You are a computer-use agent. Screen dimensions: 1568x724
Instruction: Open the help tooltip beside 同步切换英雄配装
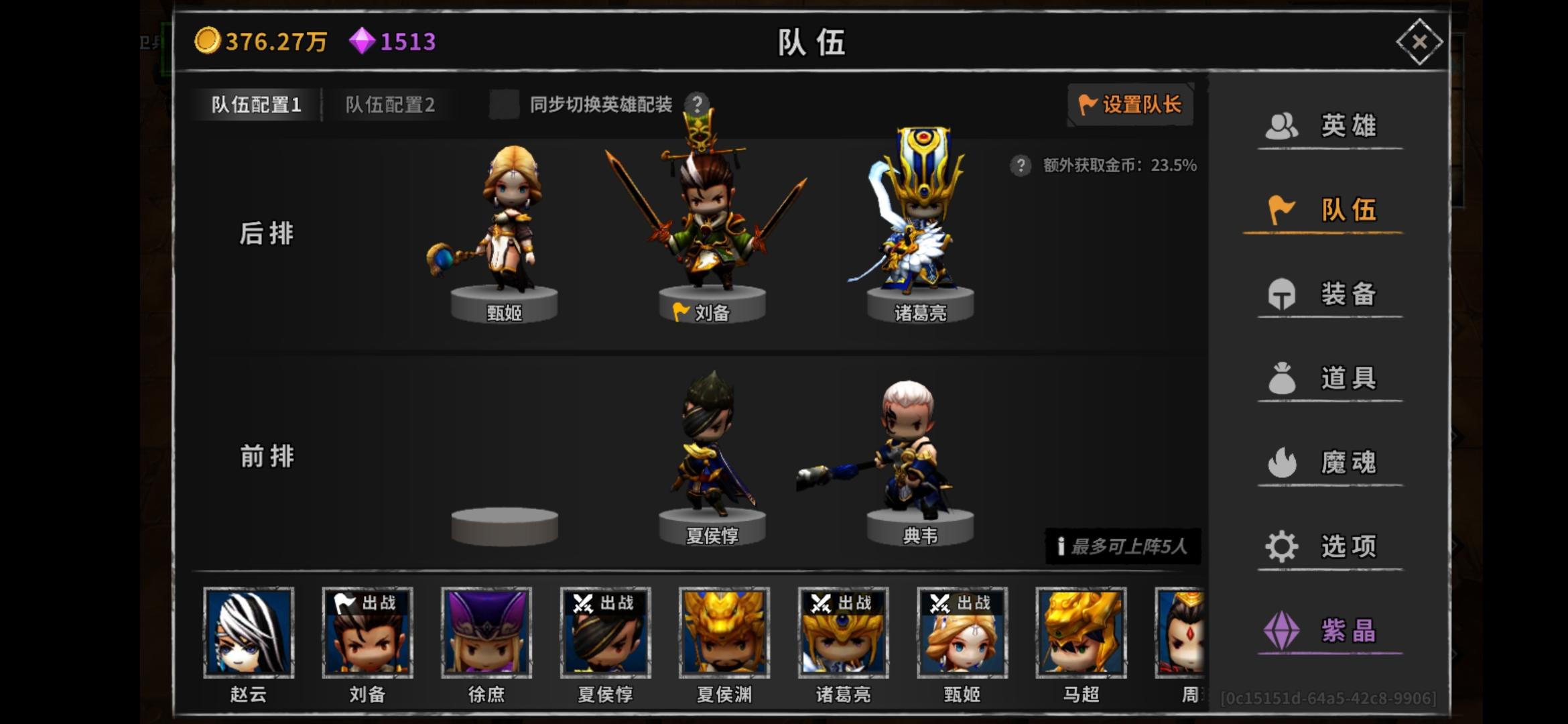click(698, 103)
